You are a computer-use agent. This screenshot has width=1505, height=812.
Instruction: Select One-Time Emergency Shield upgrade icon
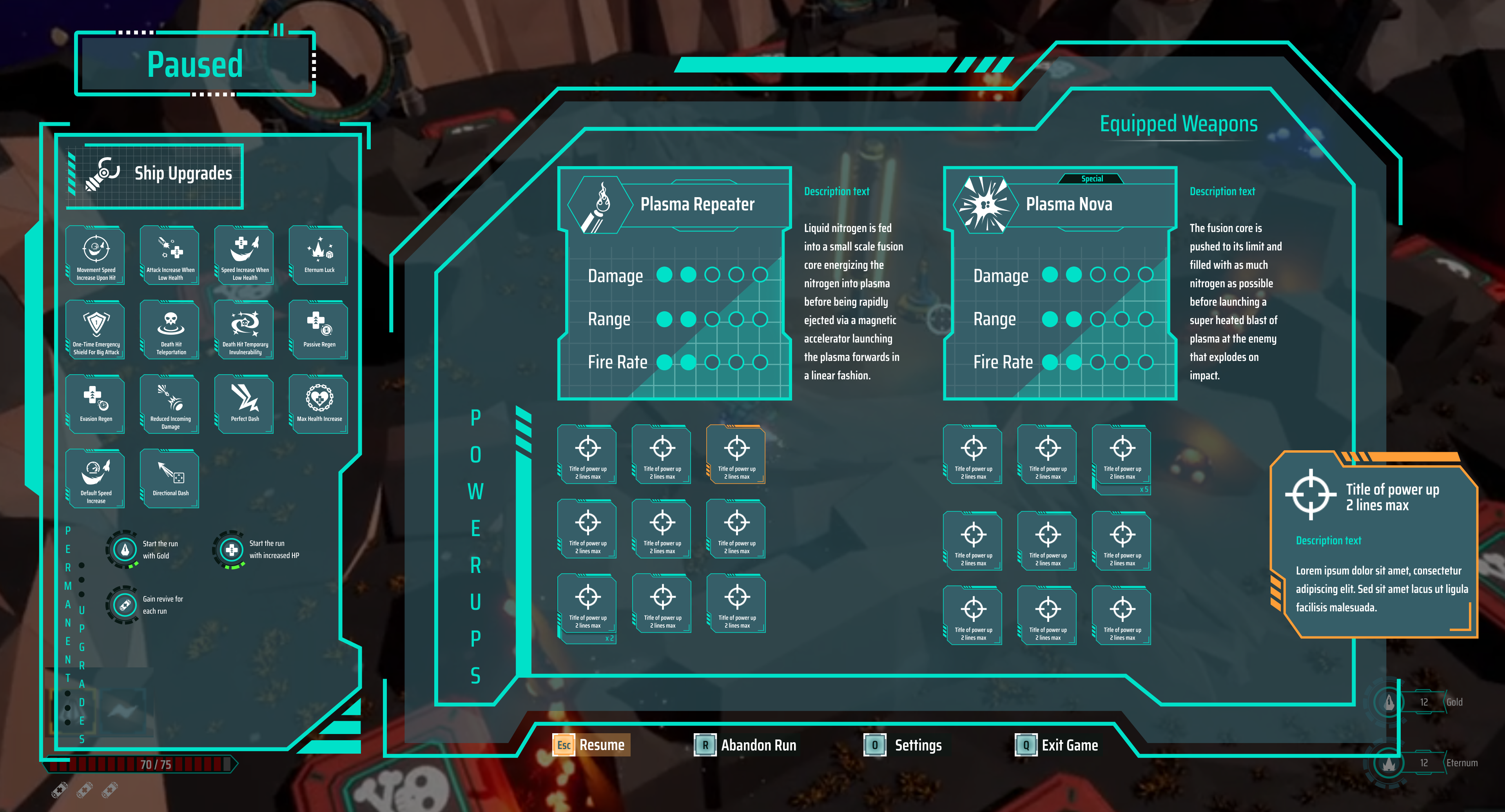[96, 330]
